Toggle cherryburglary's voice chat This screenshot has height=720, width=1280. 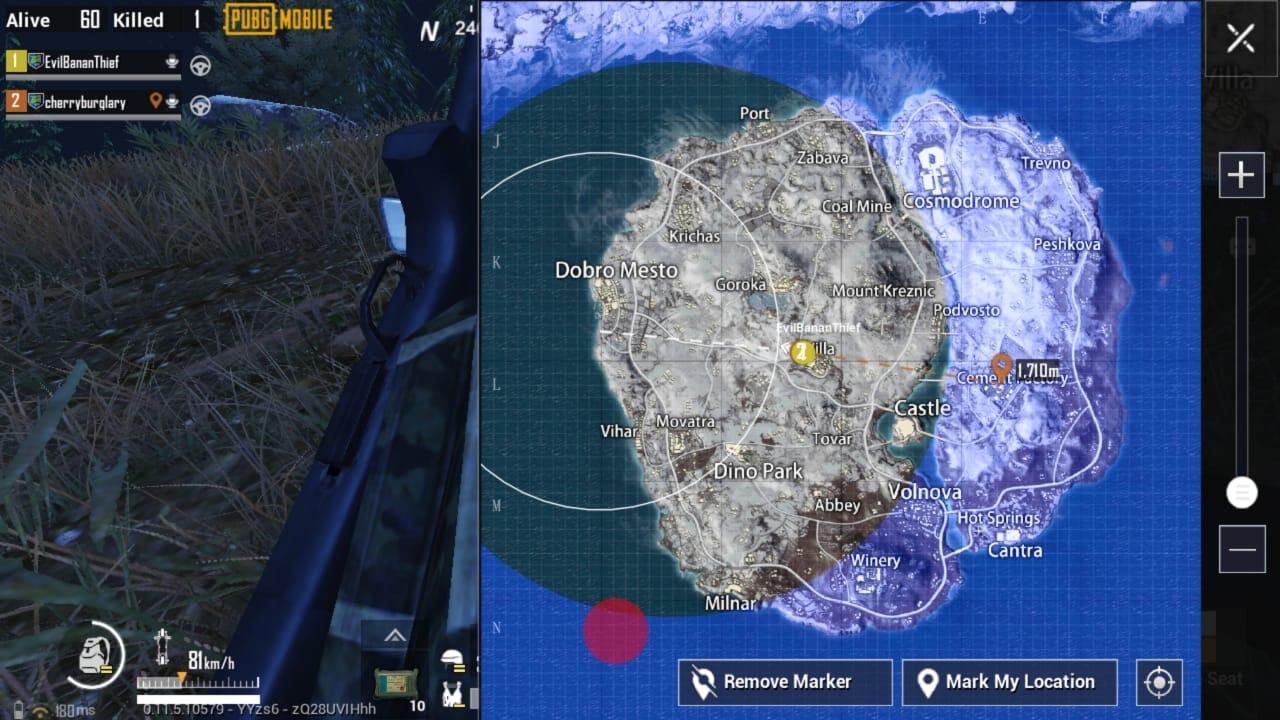172,100
